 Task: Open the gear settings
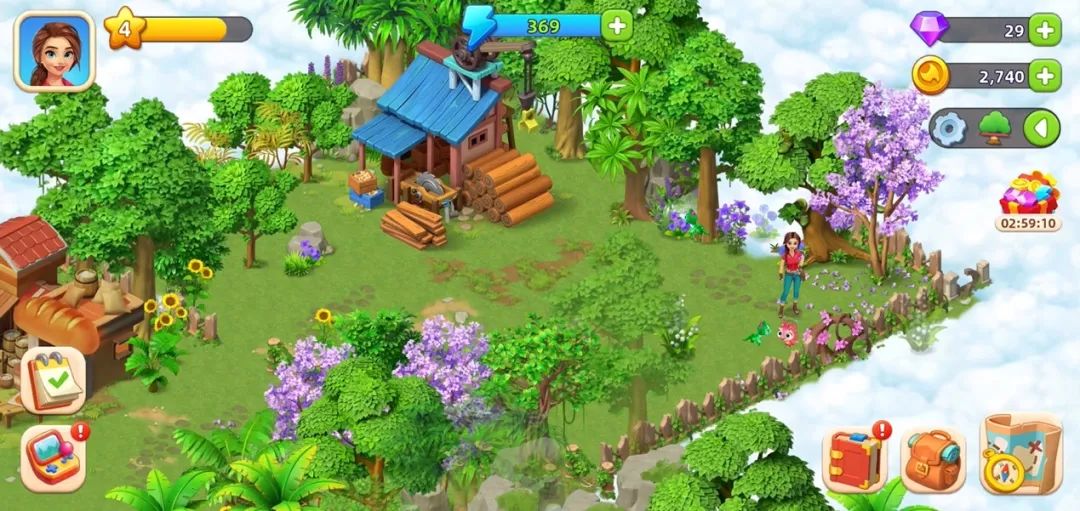949,128
